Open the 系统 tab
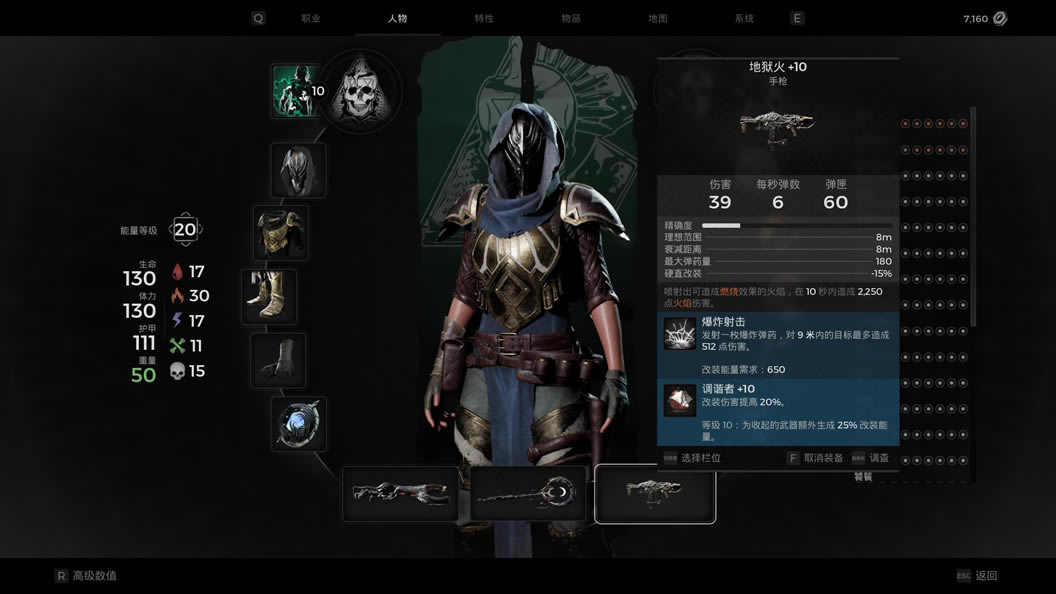1056x594 pixels. click(x=744, y=18)
